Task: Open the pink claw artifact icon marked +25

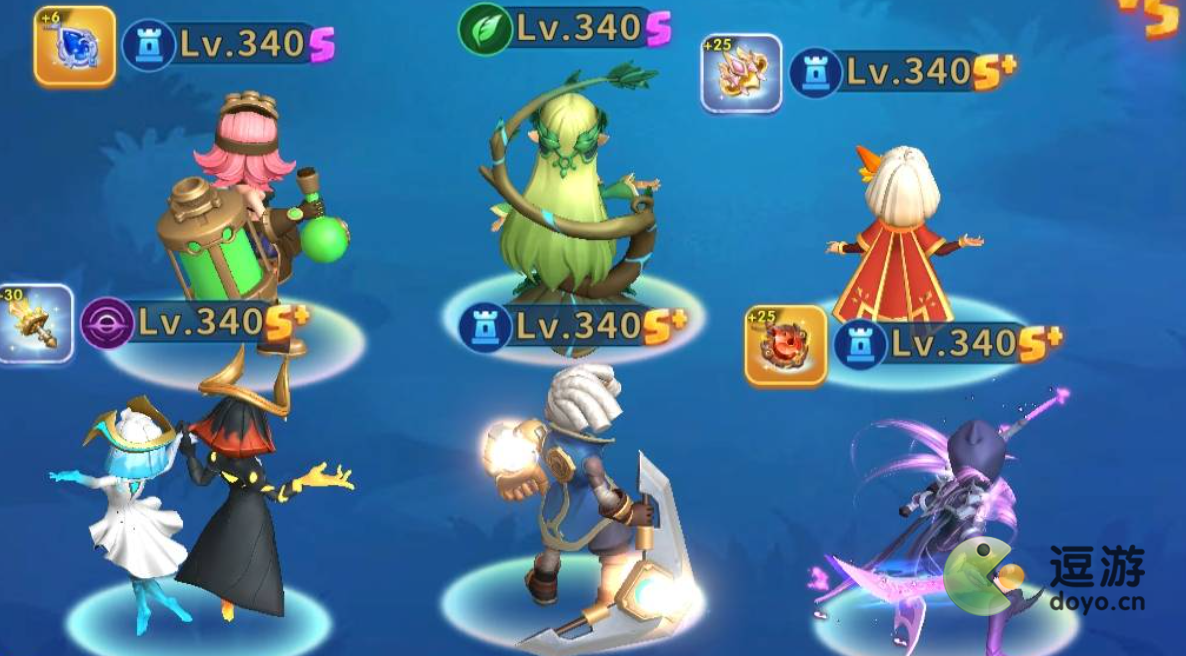Action: [741, 73]
